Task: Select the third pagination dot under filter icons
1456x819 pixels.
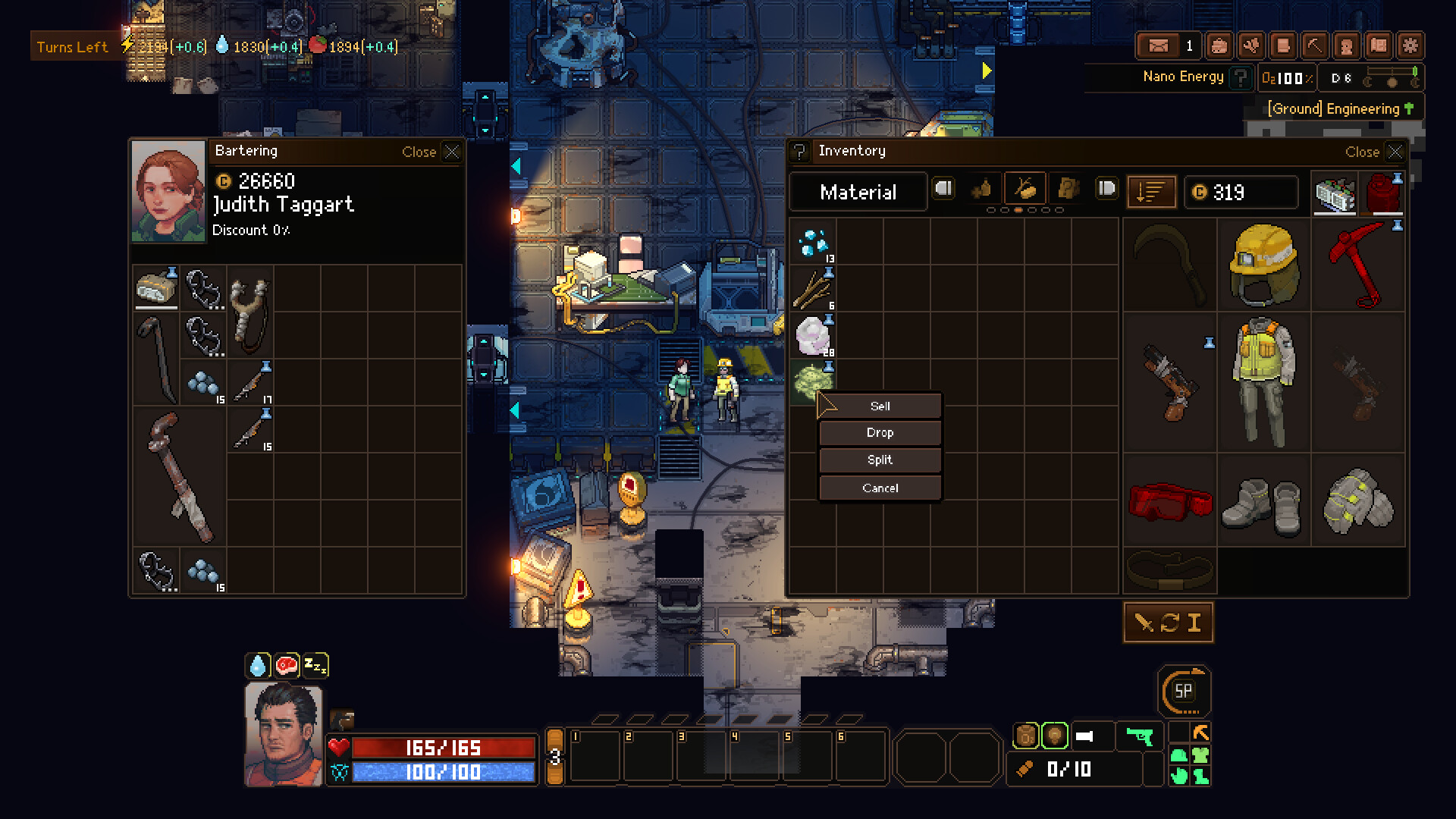Action: click(x=1018, y=210)
